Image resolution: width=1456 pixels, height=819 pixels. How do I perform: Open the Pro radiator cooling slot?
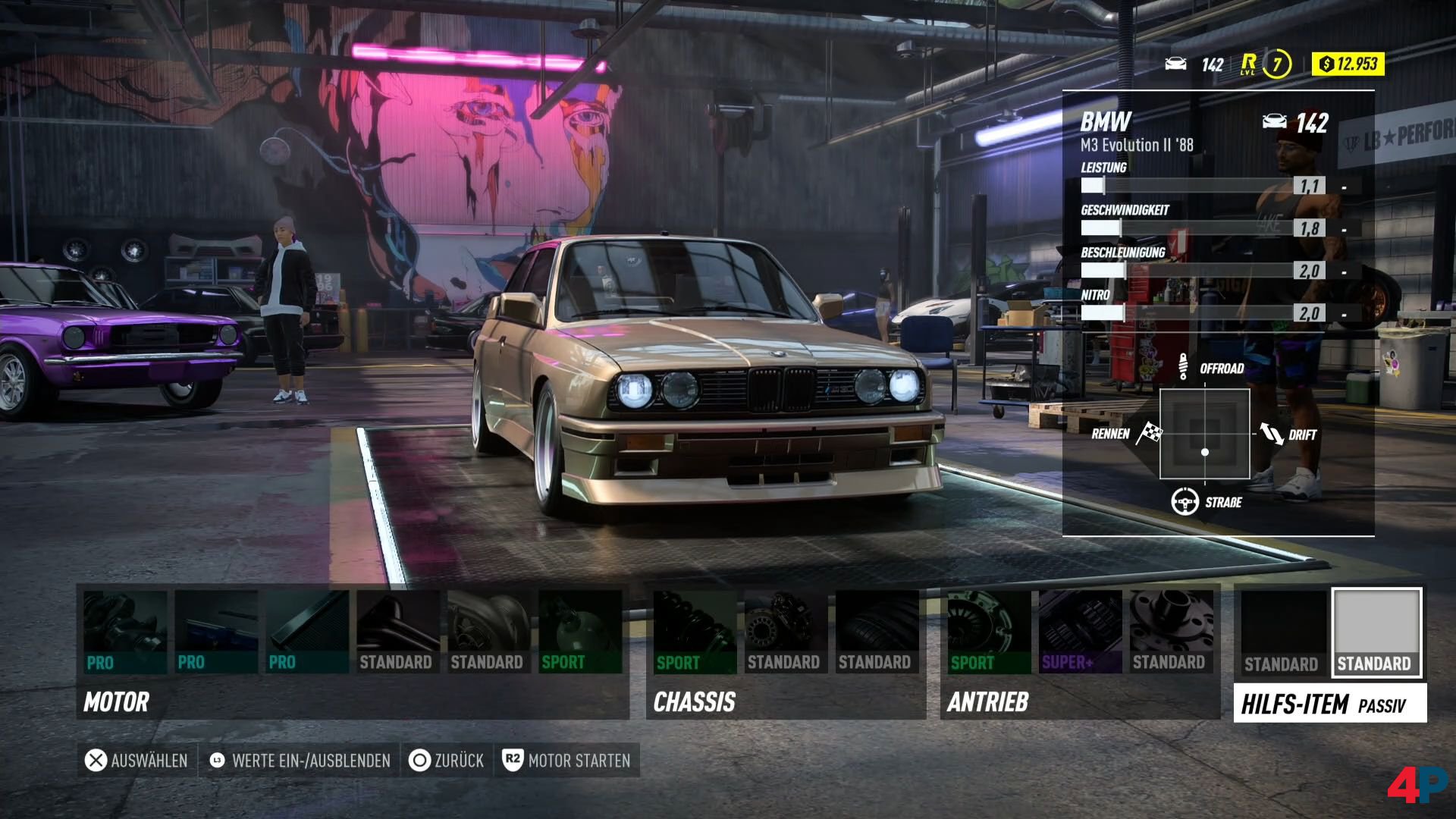pyautogui.click(x=307, y=632)
